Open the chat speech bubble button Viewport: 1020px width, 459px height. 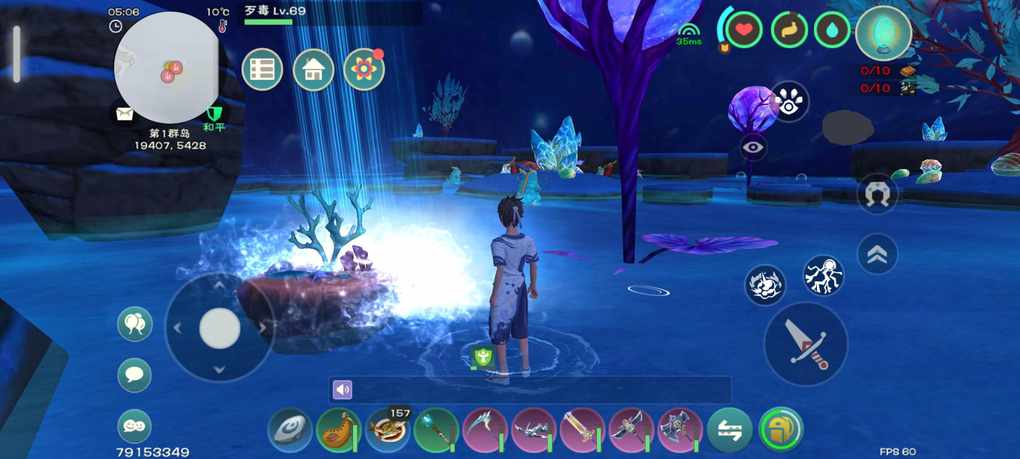coord(134,375)
